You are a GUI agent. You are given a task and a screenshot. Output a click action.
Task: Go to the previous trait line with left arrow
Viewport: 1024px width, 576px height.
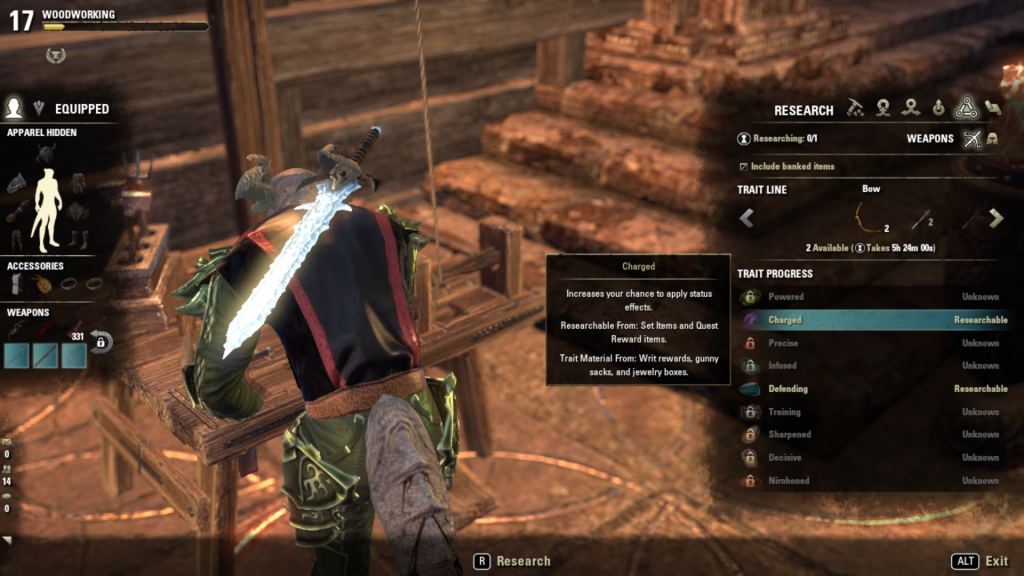click(x=746, y=218)
